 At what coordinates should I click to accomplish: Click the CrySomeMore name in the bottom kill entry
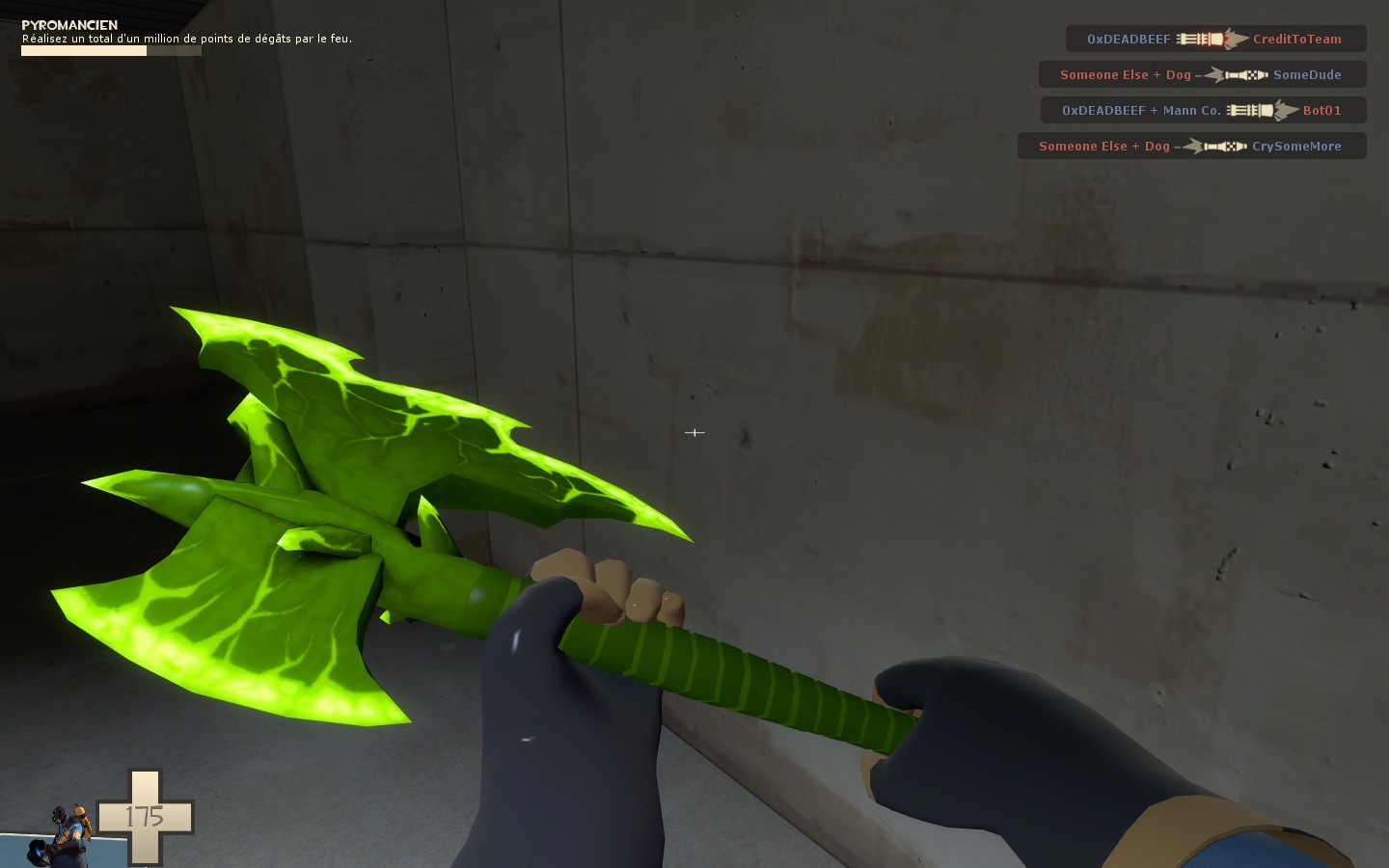pos(1296,146)
